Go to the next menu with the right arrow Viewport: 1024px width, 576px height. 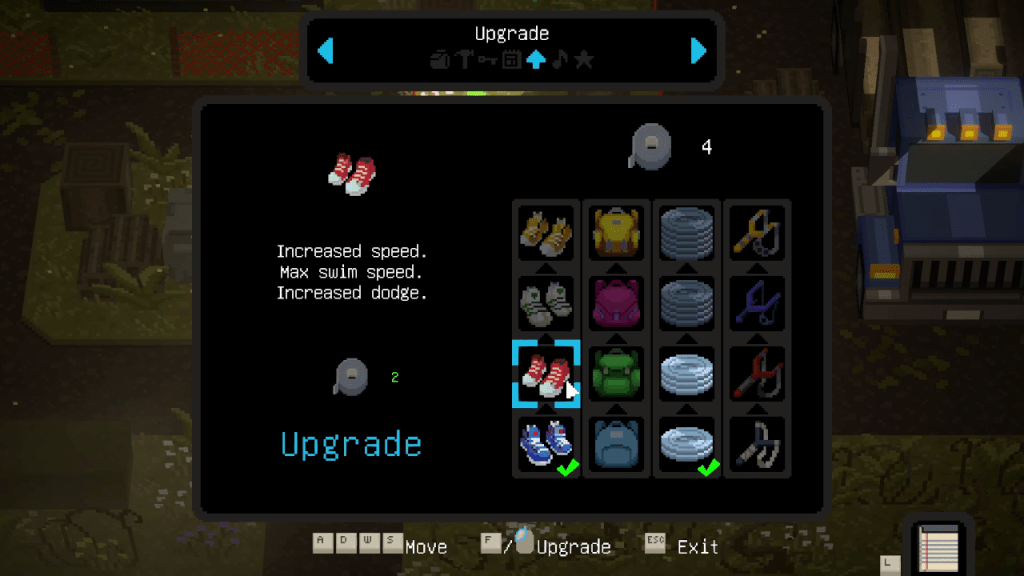click(x=698, y=50)
